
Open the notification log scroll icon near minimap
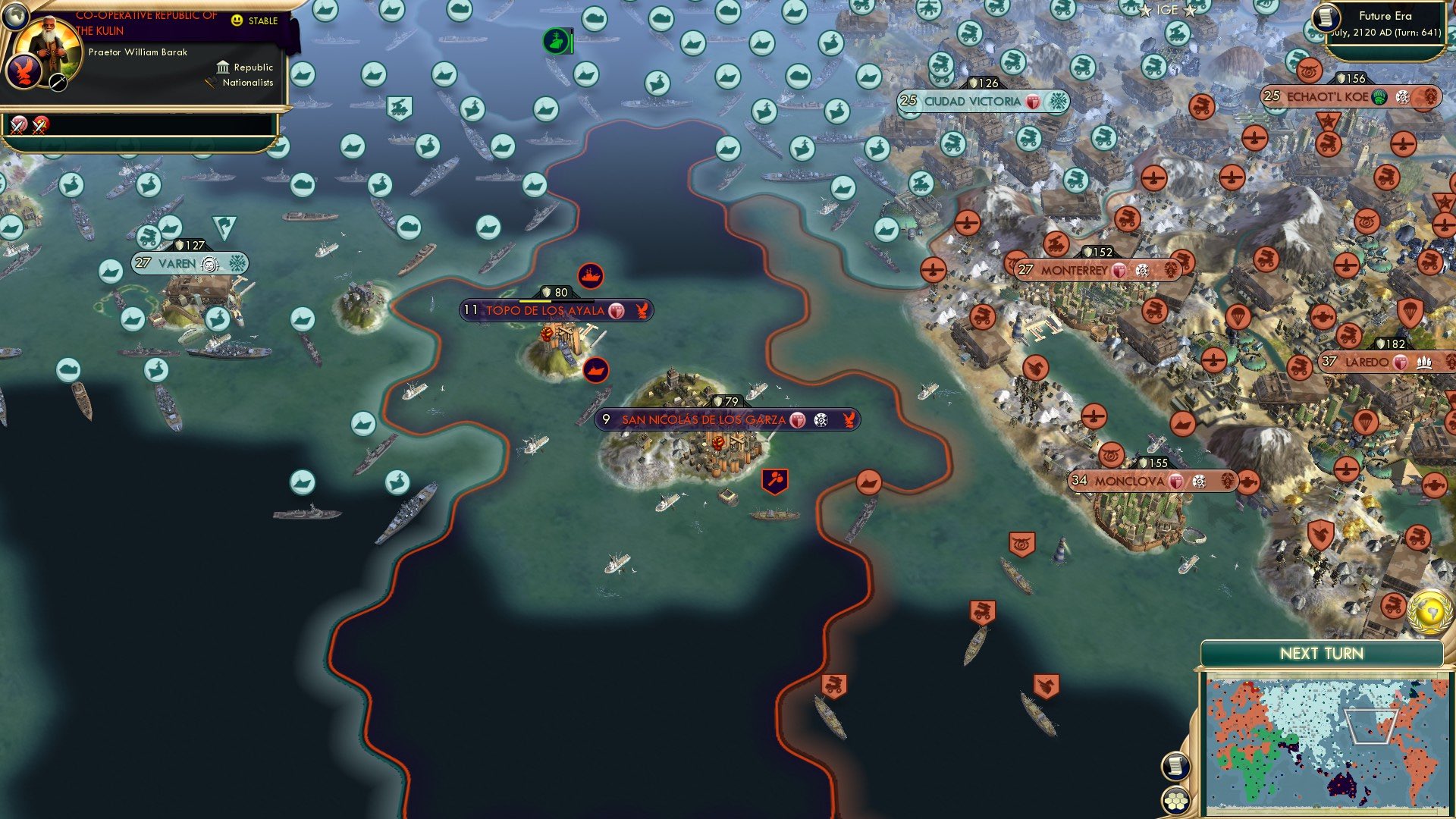1175,766
